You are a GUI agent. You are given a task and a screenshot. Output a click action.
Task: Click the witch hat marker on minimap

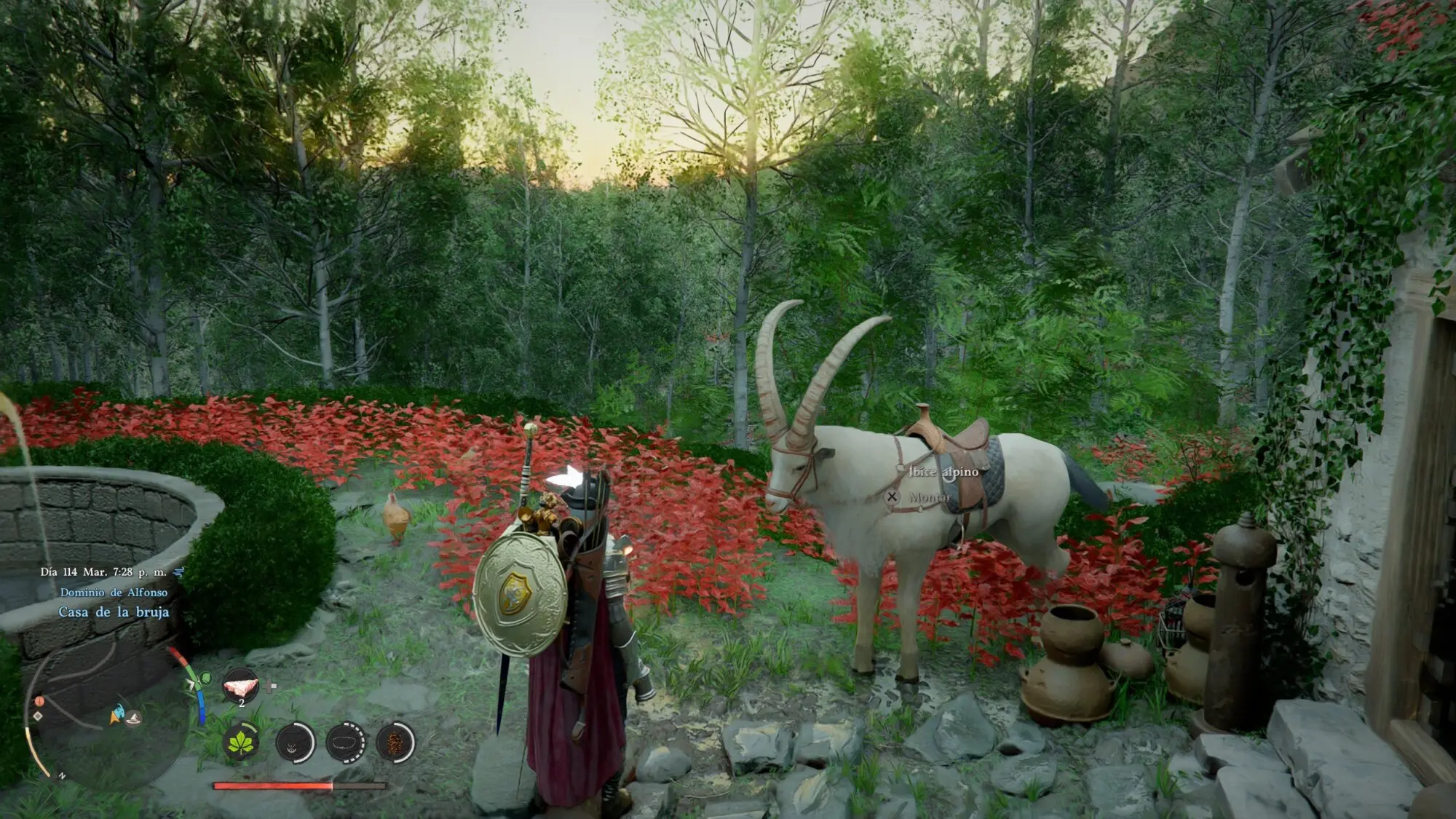pyautogui.click(x=132, y=719)
